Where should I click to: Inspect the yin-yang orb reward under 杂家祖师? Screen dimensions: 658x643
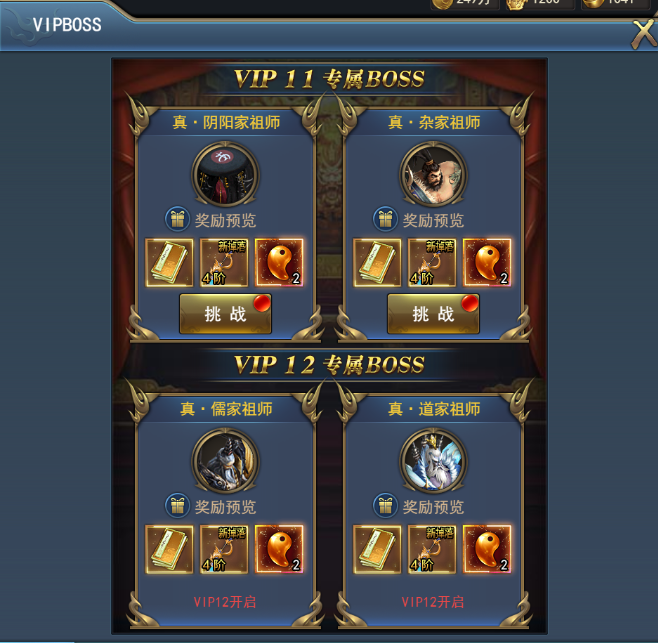tap(488, 263)
